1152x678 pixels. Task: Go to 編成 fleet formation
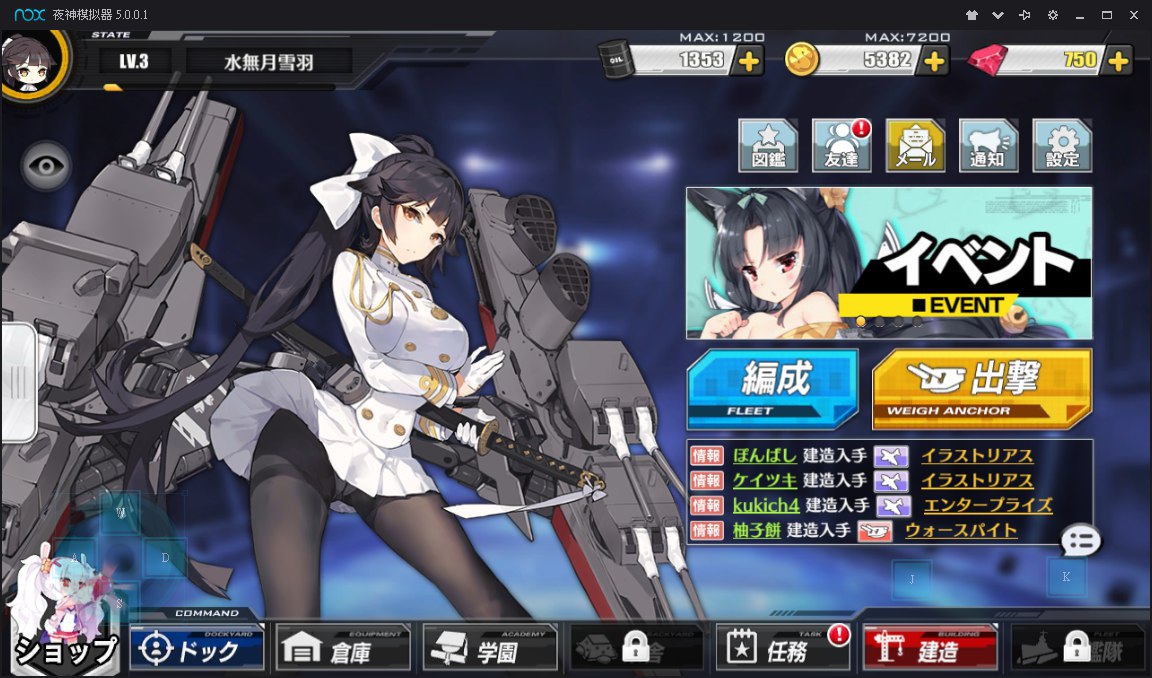tap(772, 387)
